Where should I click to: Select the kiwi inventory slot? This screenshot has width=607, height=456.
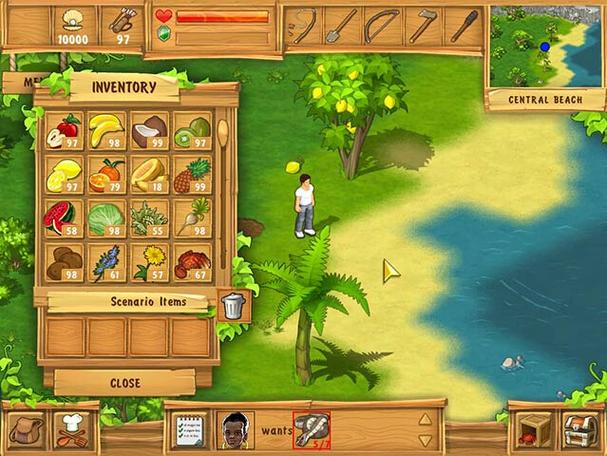click(x=191, y=131)
